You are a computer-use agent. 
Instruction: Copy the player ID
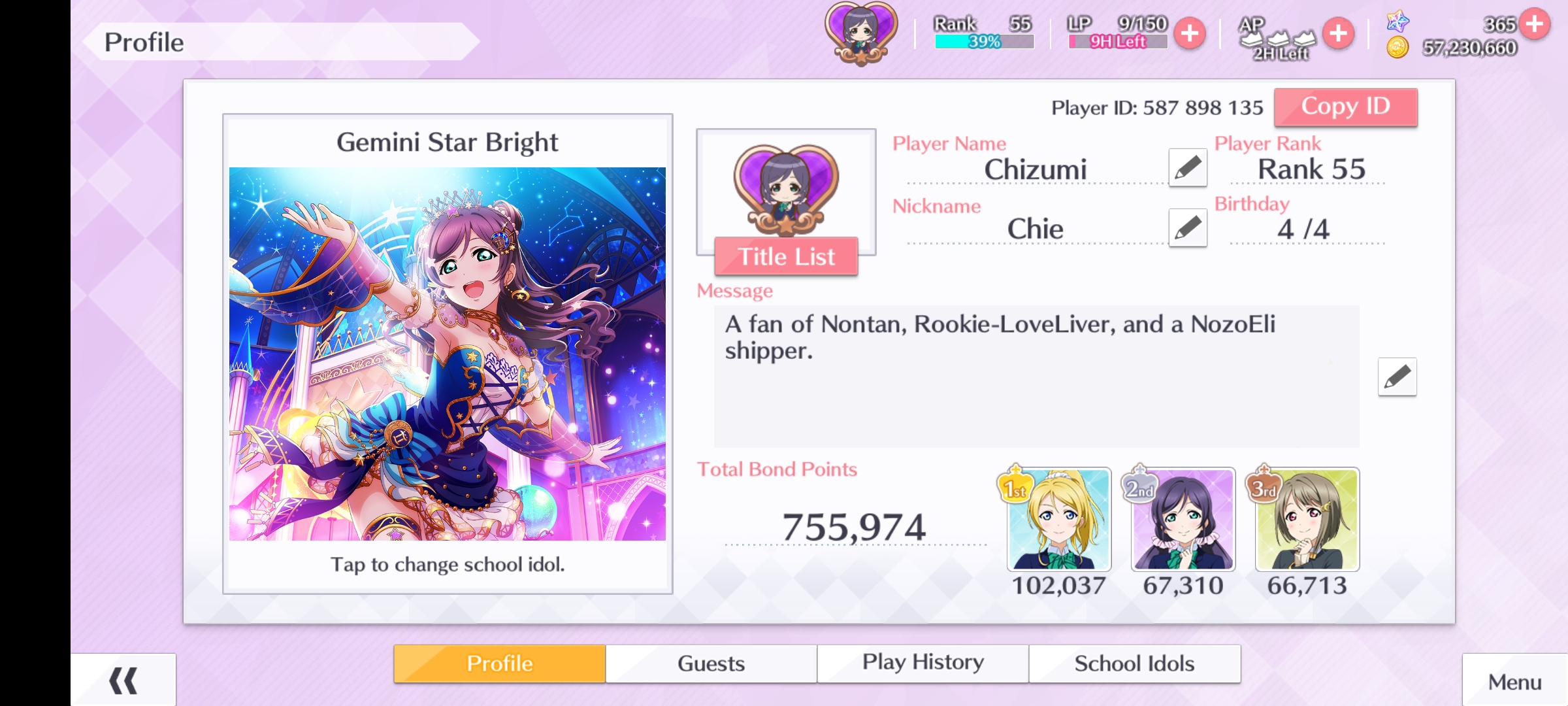point(1345,107)
